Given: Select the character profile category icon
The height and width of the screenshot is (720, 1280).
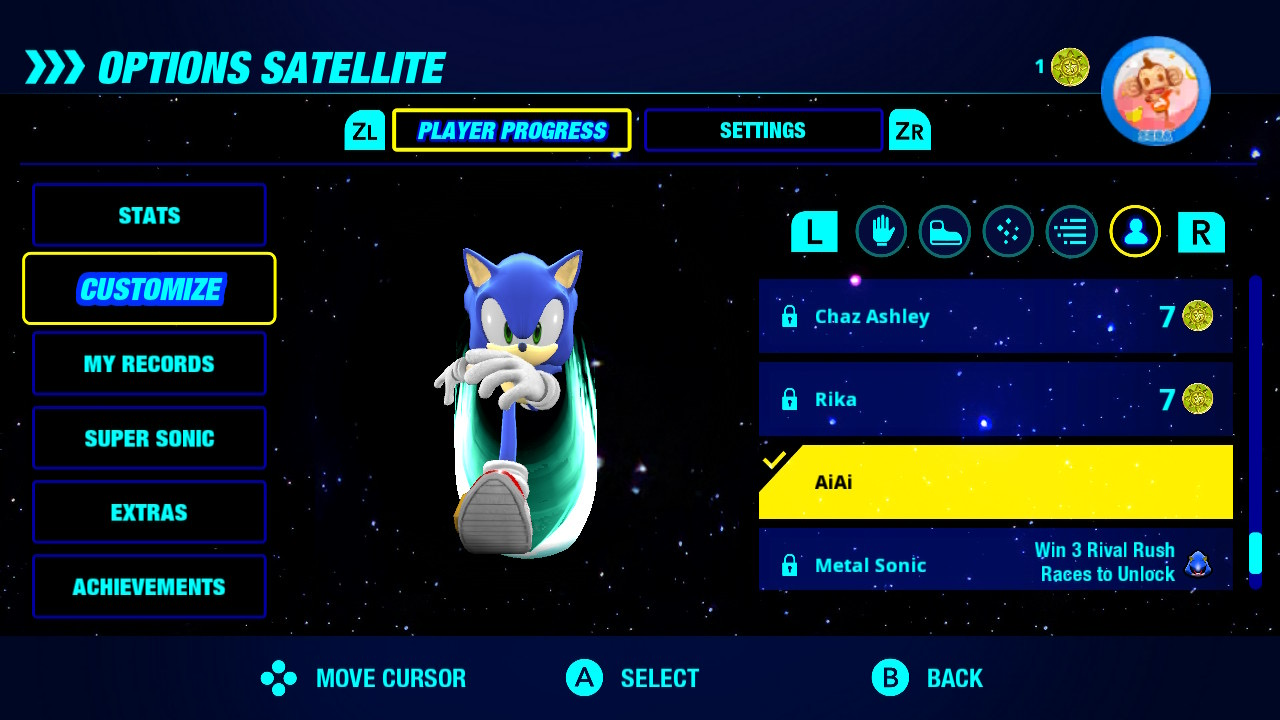Looking at the screenshot, I should click(1135, 232).
